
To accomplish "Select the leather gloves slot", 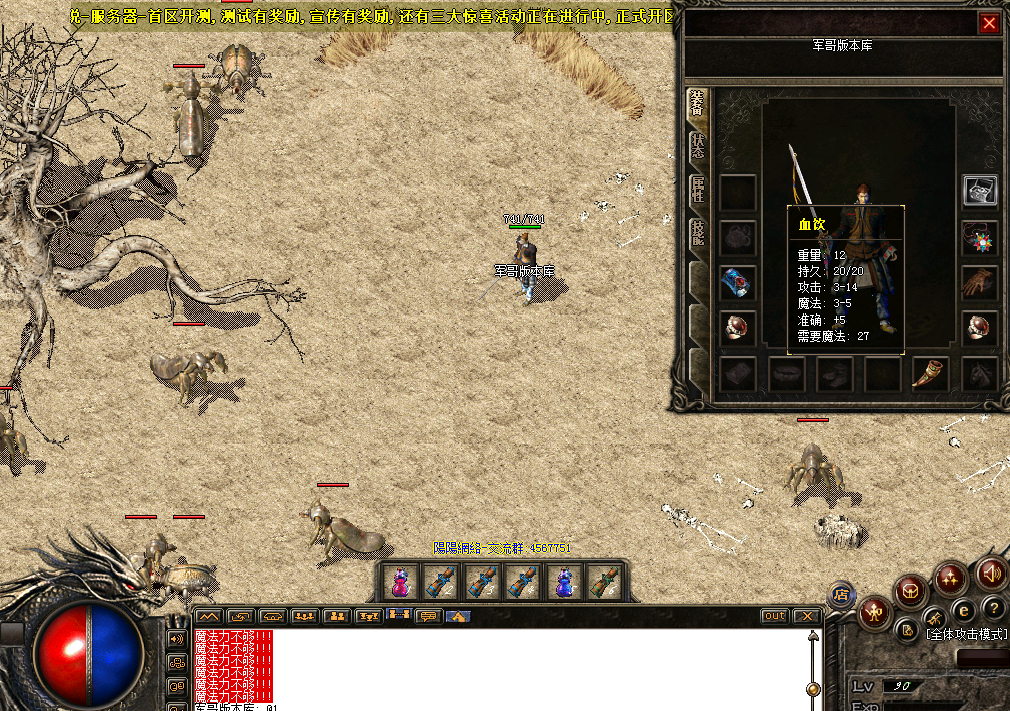I will point(979,283).
